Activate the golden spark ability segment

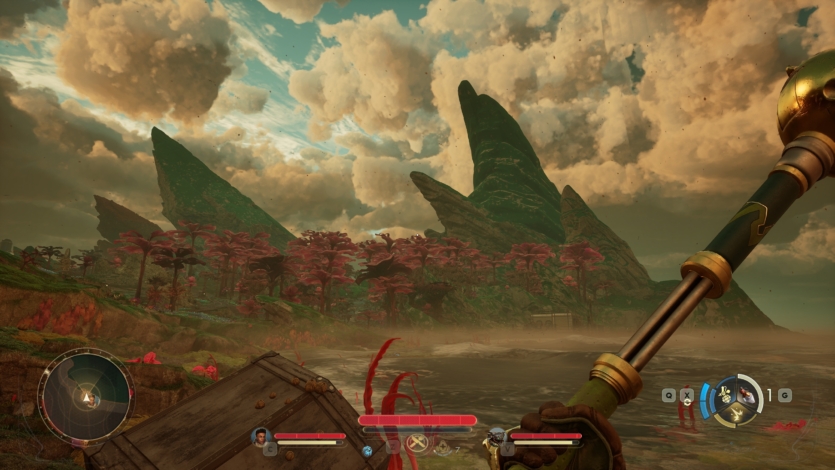[x=736, y=415]
